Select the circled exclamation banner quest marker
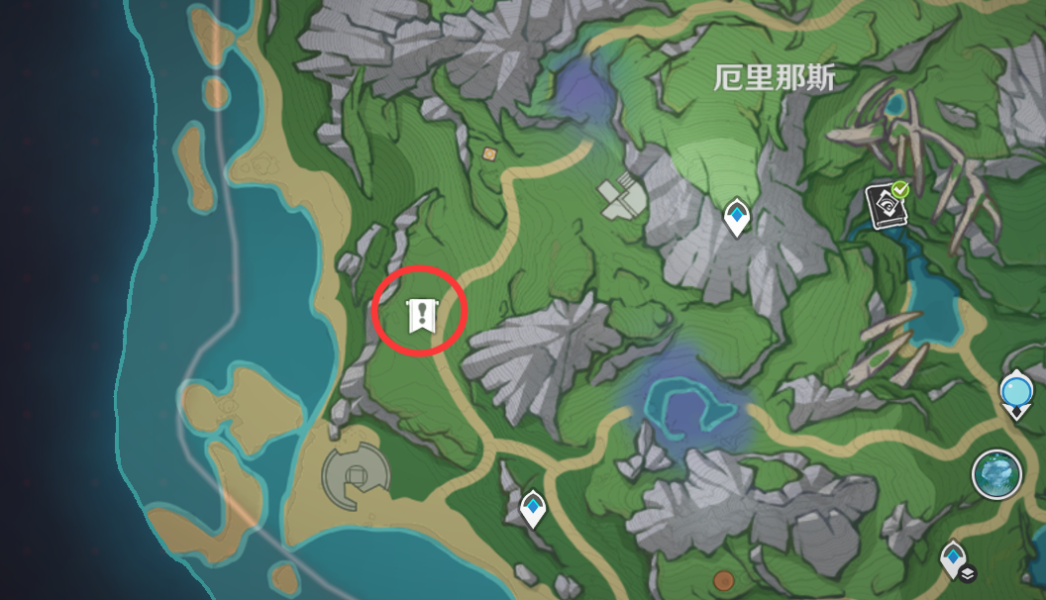 coord(421,315)
